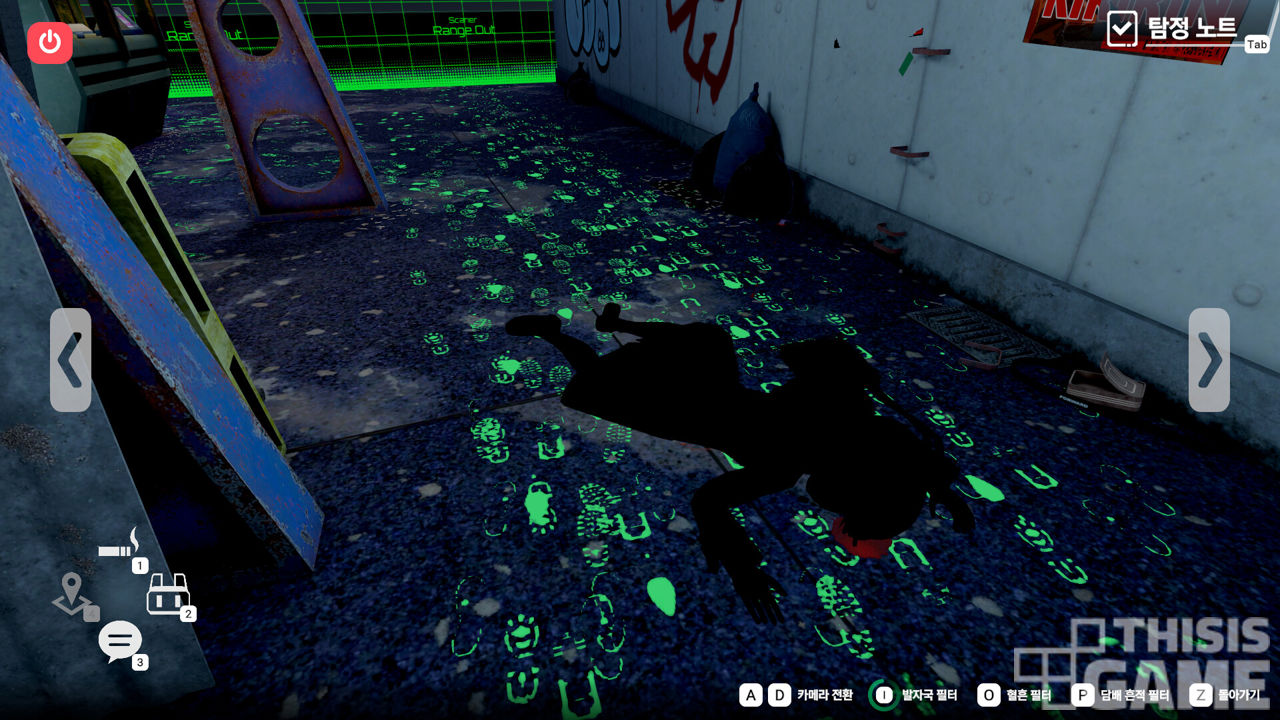Advance to the next view with right arrow
1280x720 pixels.
1209,360
